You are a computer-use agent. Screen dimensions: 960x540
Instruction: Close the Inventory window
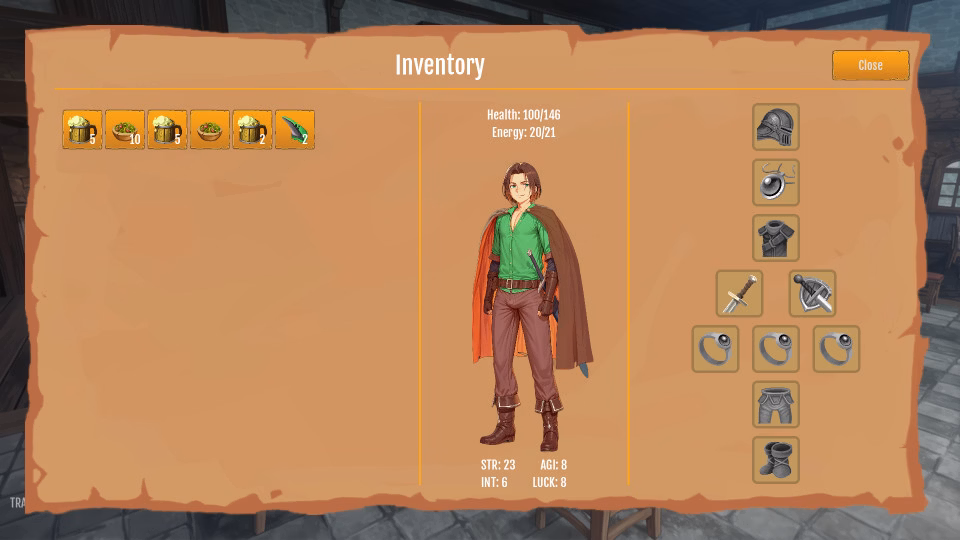coord(870,65)
